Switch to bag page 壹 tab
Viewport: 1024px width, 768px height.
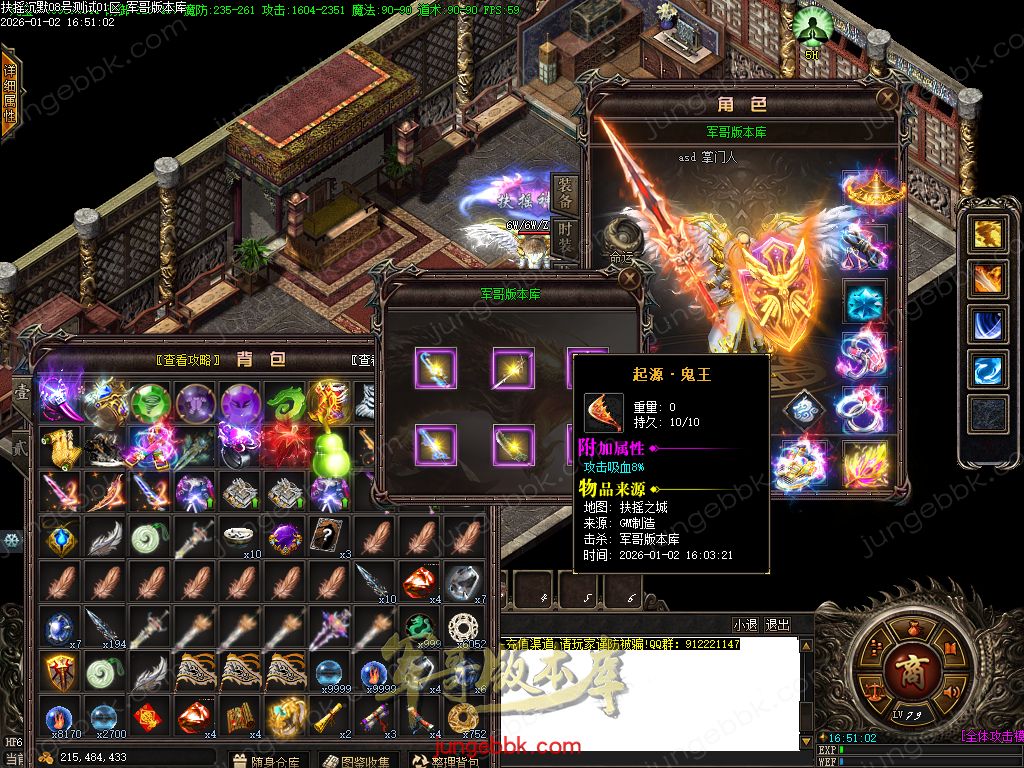point(20,391)
